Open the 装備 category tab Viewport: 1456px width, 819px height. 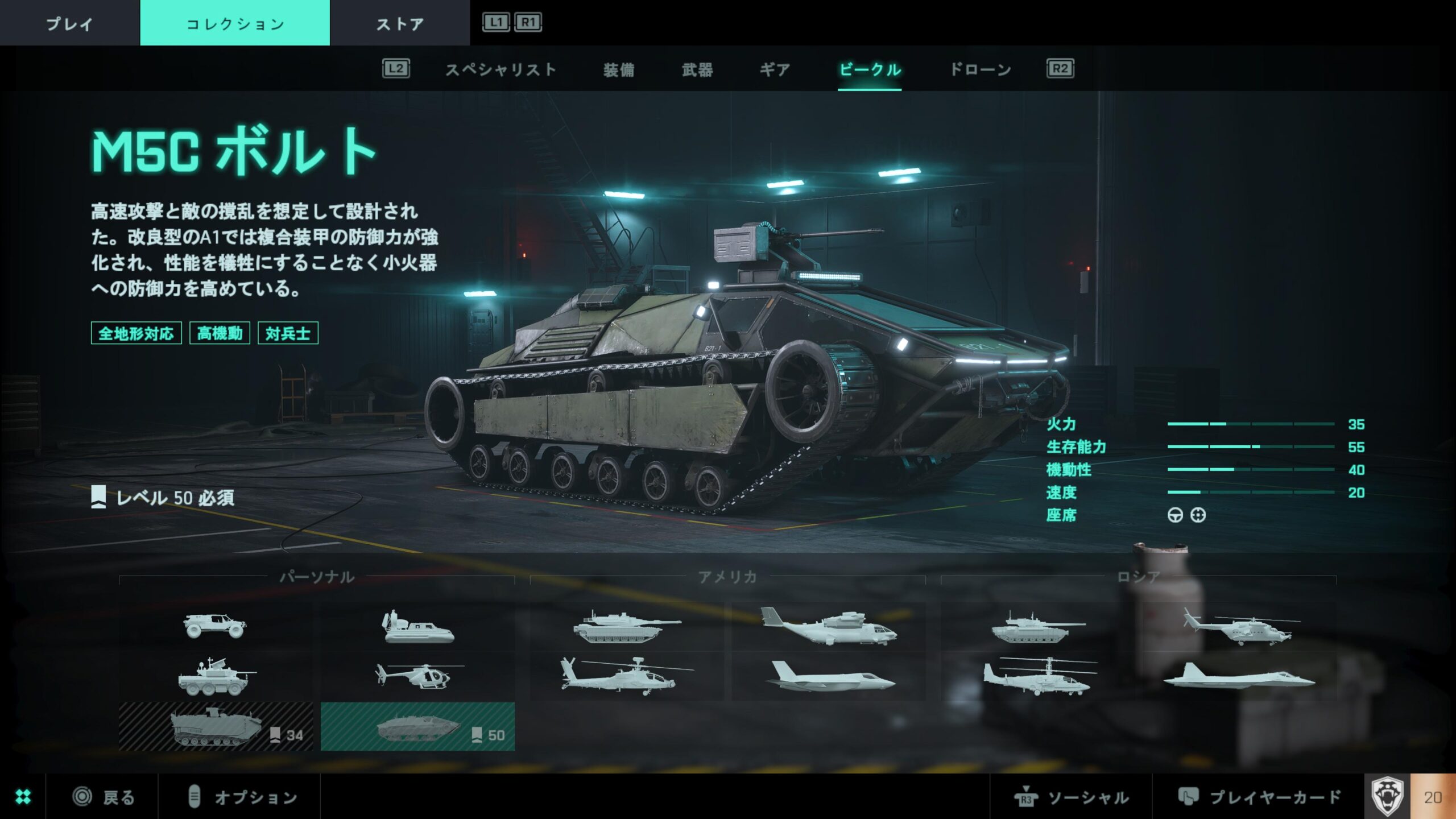(619, 70)
